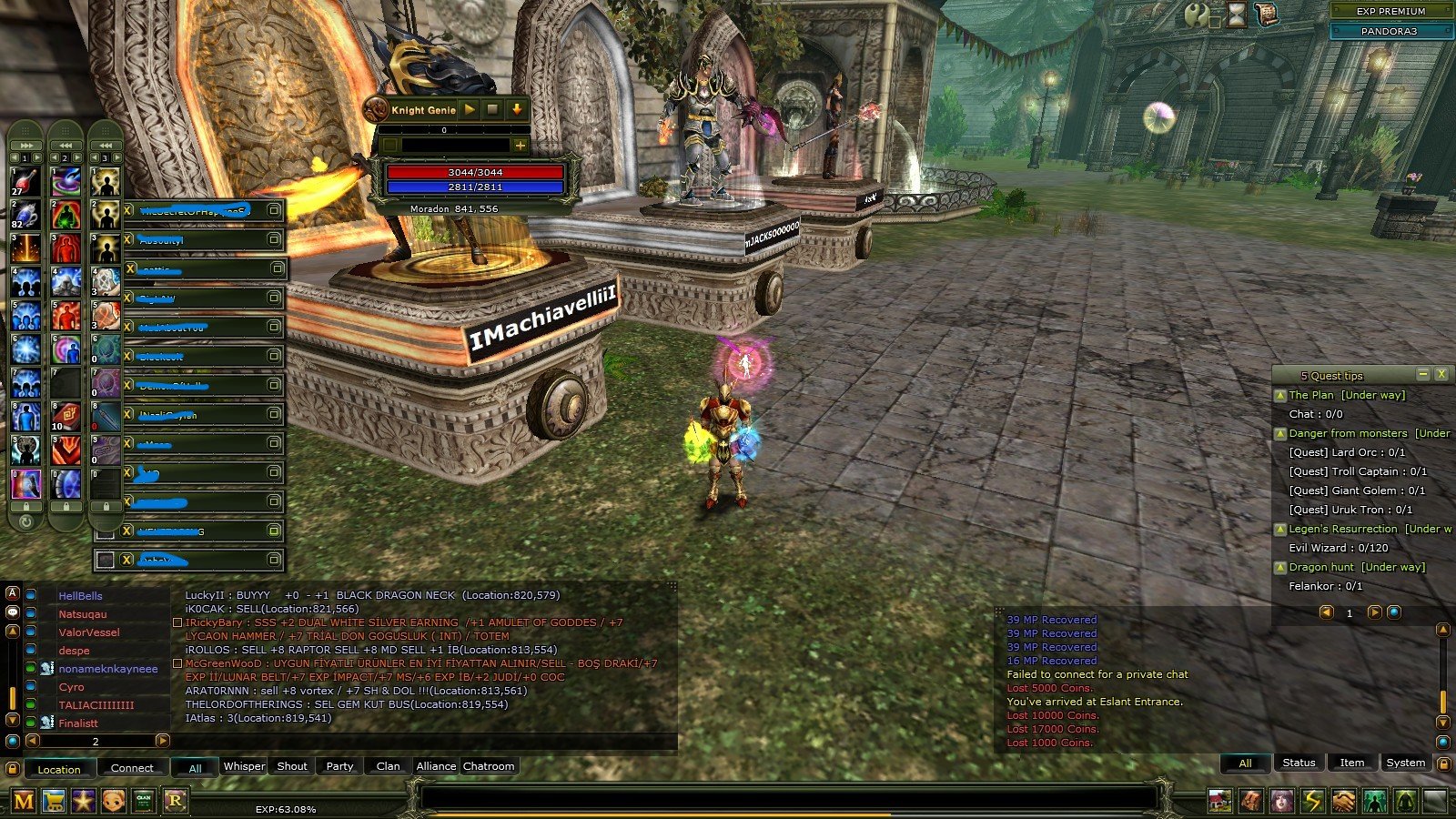Viewport: 1456px width, 819px height.
Task: Click the EXP PREMIUM banner
Action: click(1390, 11)
